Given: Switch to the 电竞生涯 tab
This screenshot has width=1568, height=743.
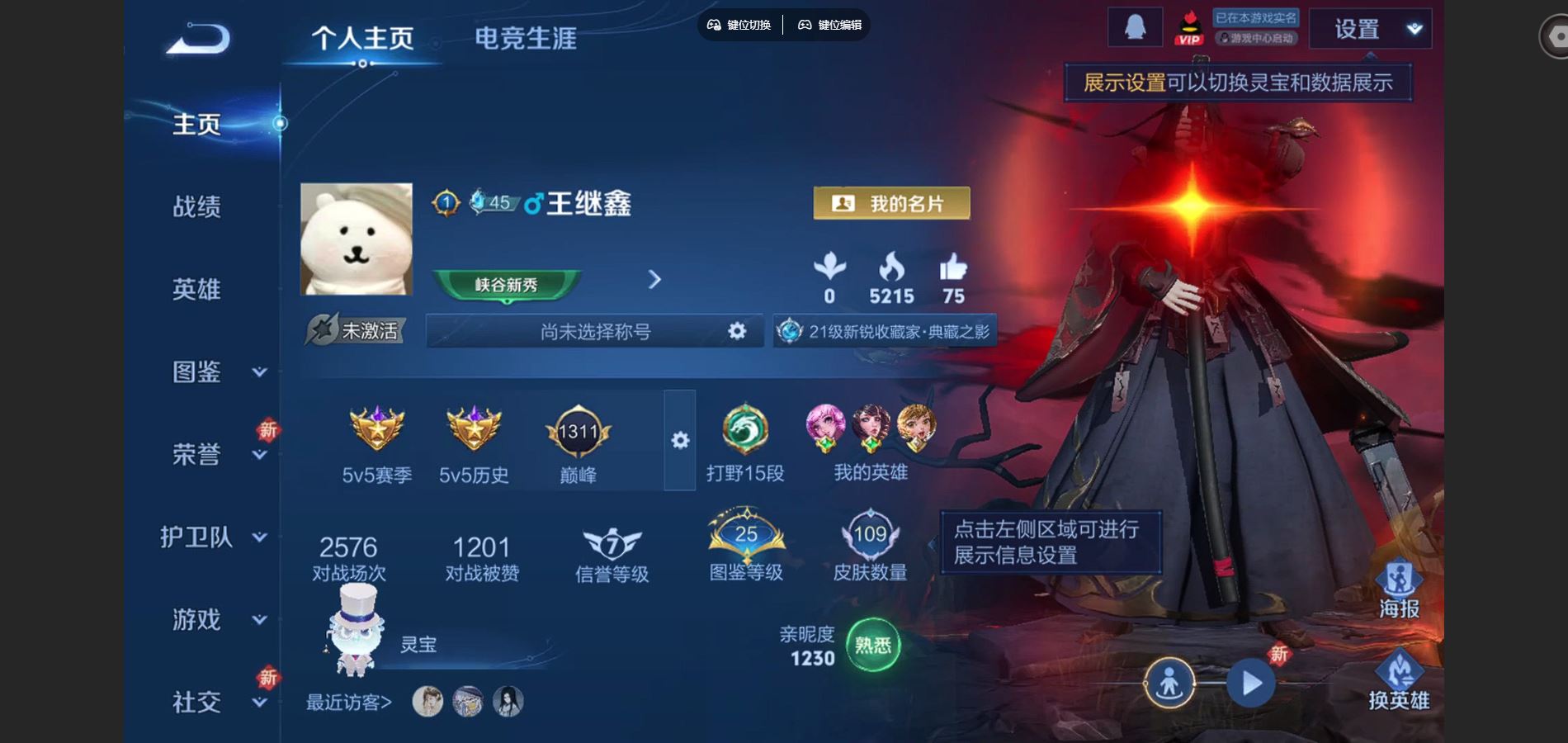Looking at the screenshot, I should [526, 39].
